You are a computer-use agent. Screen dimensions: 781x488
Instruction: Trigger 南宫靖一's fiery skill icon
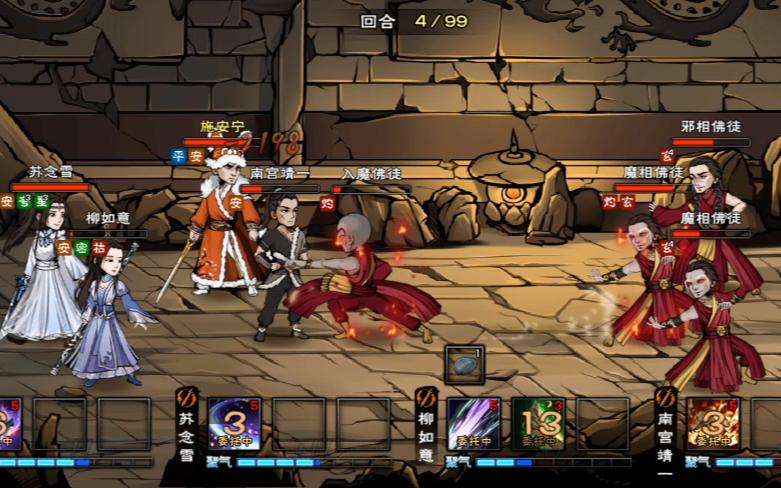click(x=712, y=423)
